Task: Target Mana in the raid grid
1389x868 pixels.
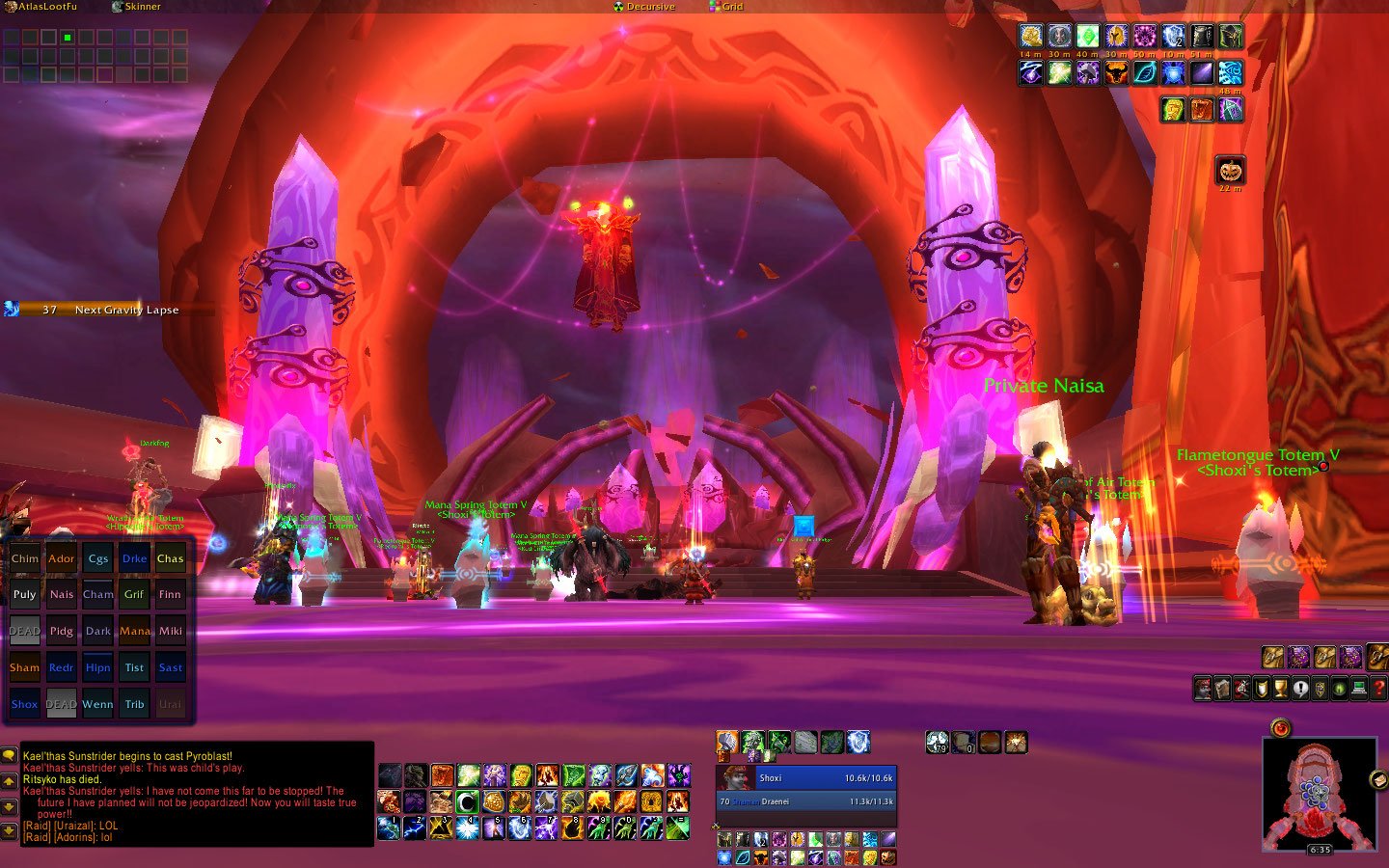Action: pyautogui.click(x=135, y=632)
